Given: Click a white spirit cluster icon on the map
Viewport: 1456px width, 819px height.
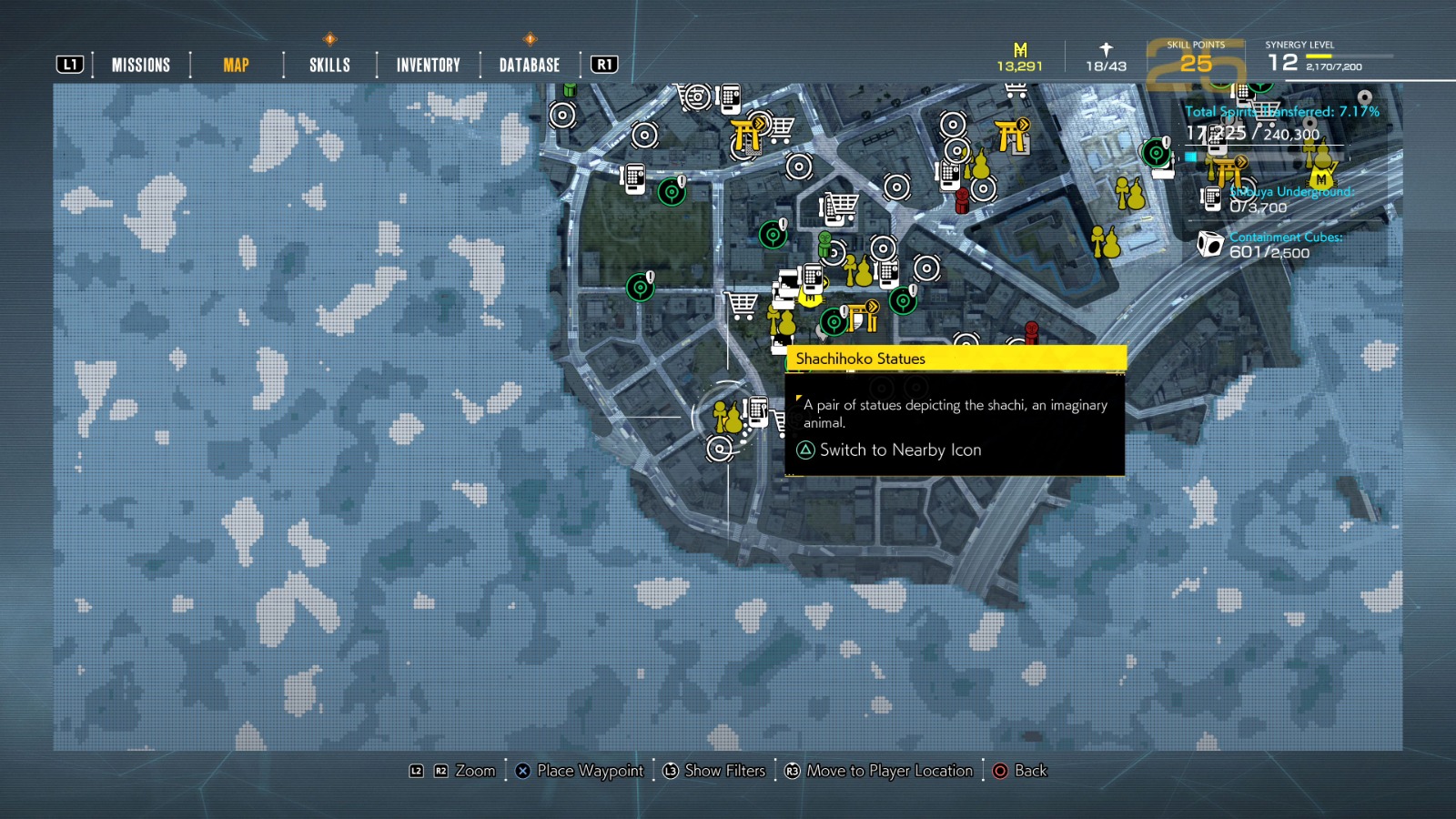Looking at the screenshot, I should point(561,116).
